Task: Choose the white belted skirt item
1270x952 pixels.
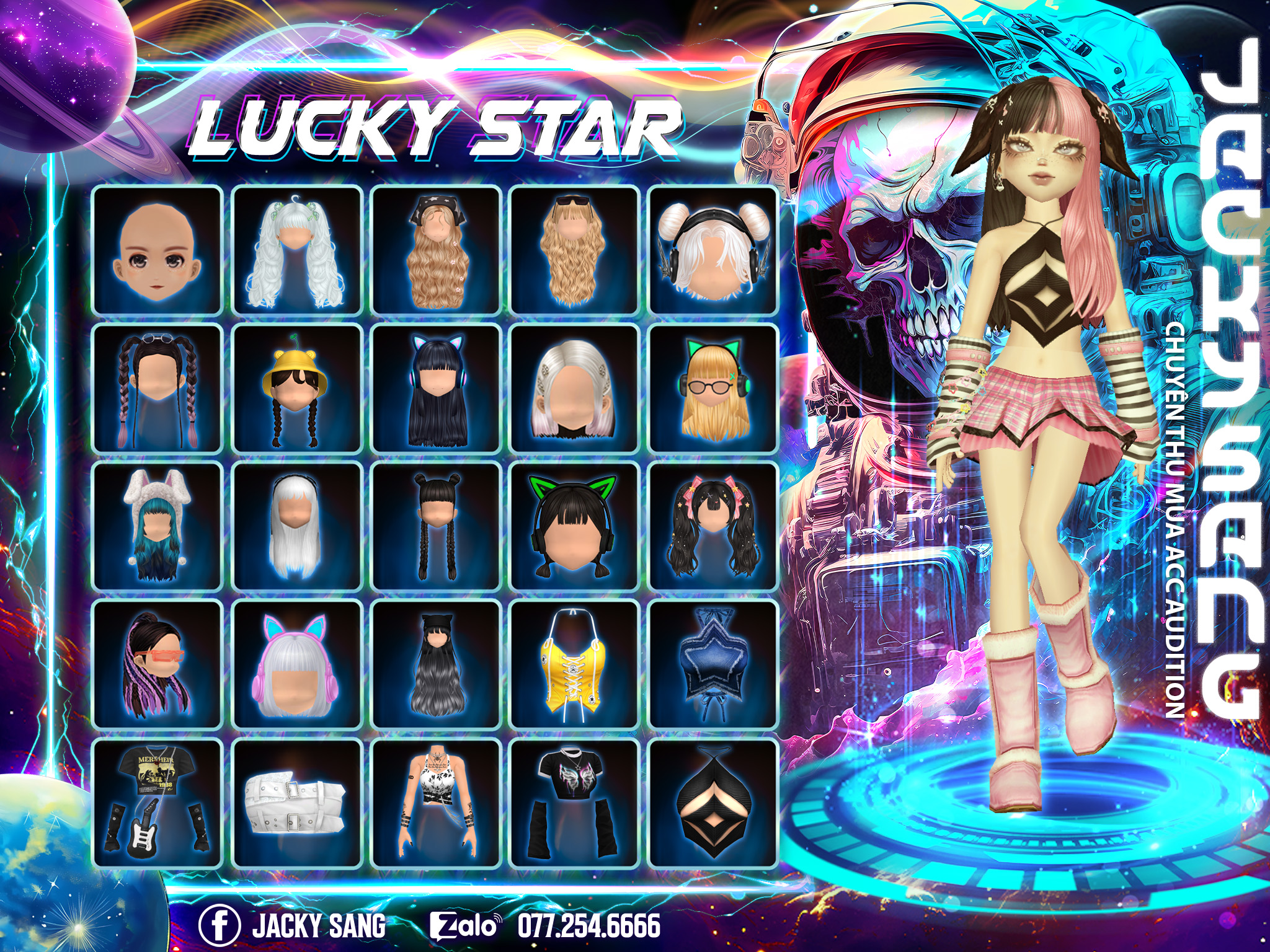Action: click(x=296, y=803)
